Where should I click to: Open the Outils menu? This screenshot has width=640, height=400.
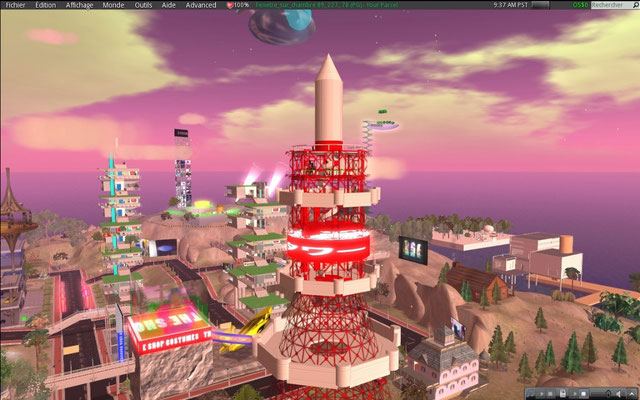(x=144, y=5)
